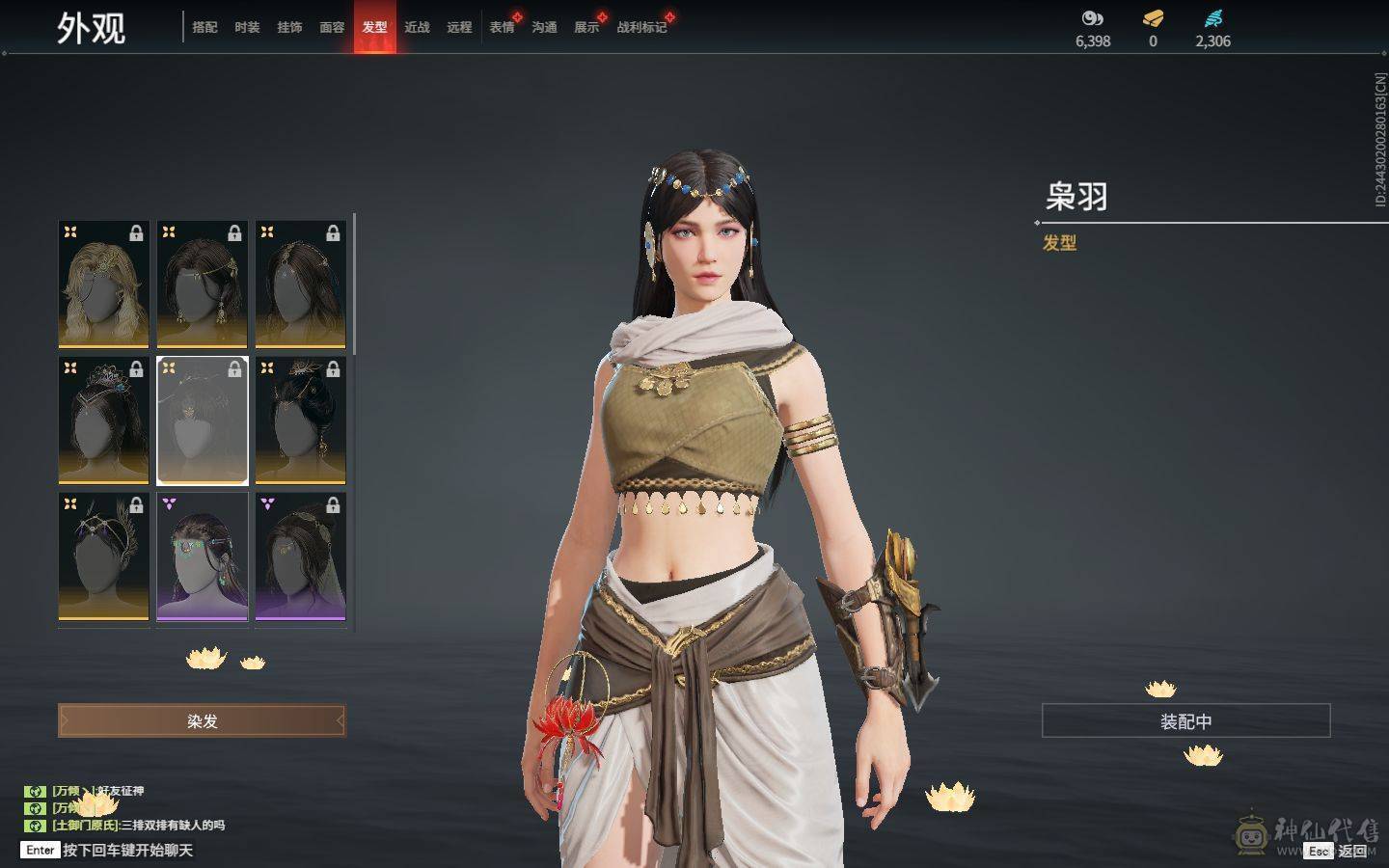Open the 展示 display tab

586,27
